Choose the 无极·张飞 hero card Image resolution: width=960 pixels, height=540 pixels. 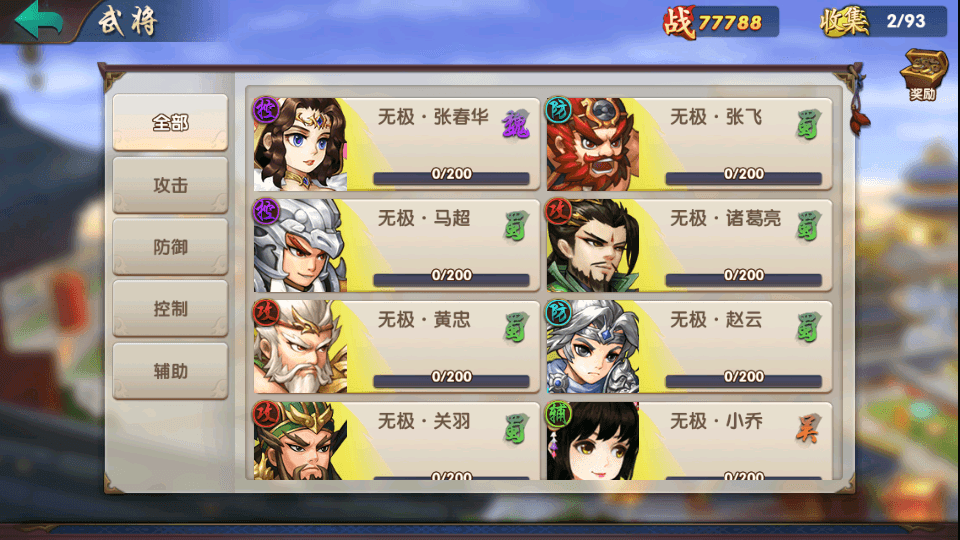pos(688,144)
